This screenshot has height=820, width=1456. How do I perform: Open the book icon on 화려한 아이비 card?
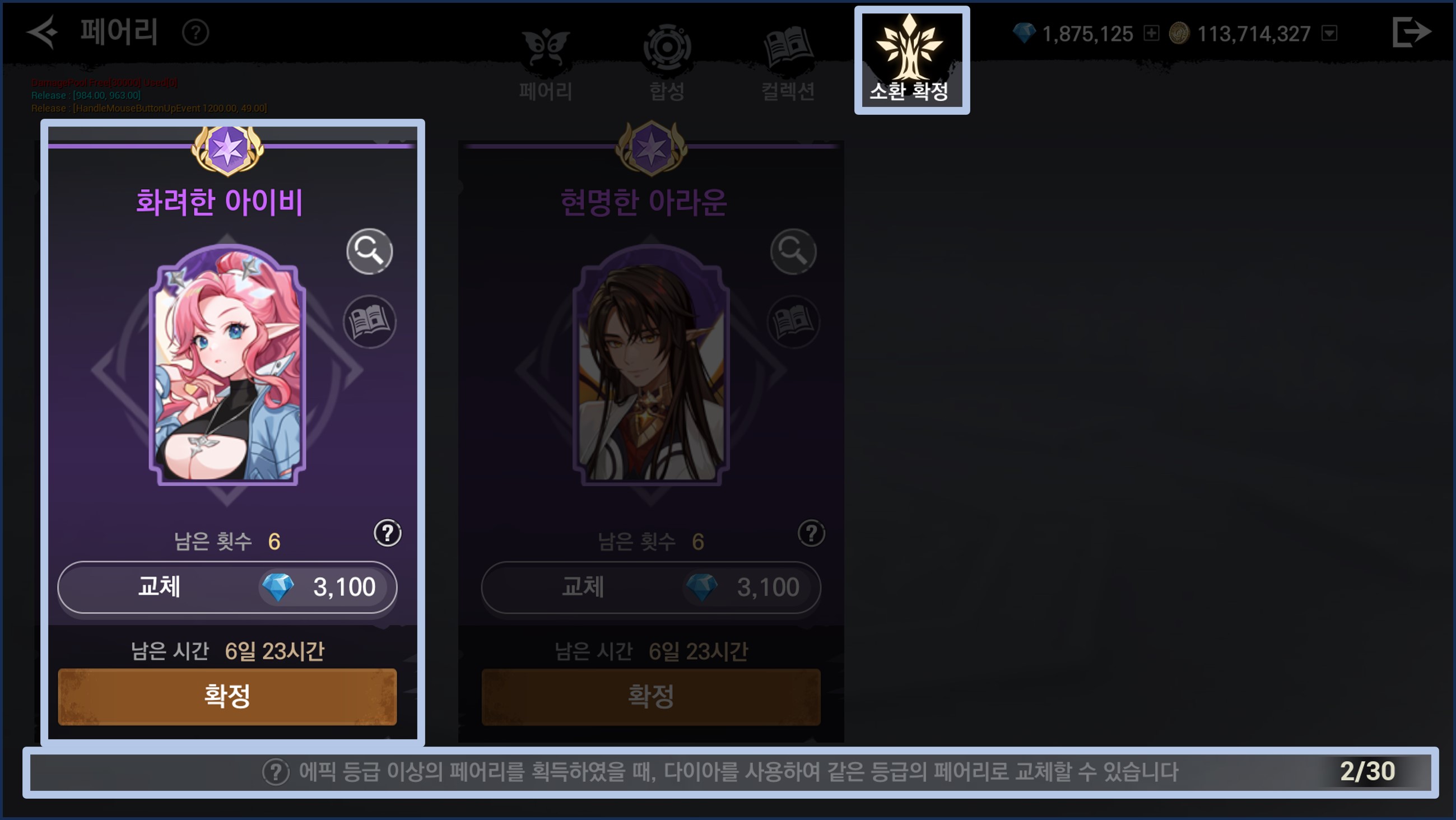[370, 322]
